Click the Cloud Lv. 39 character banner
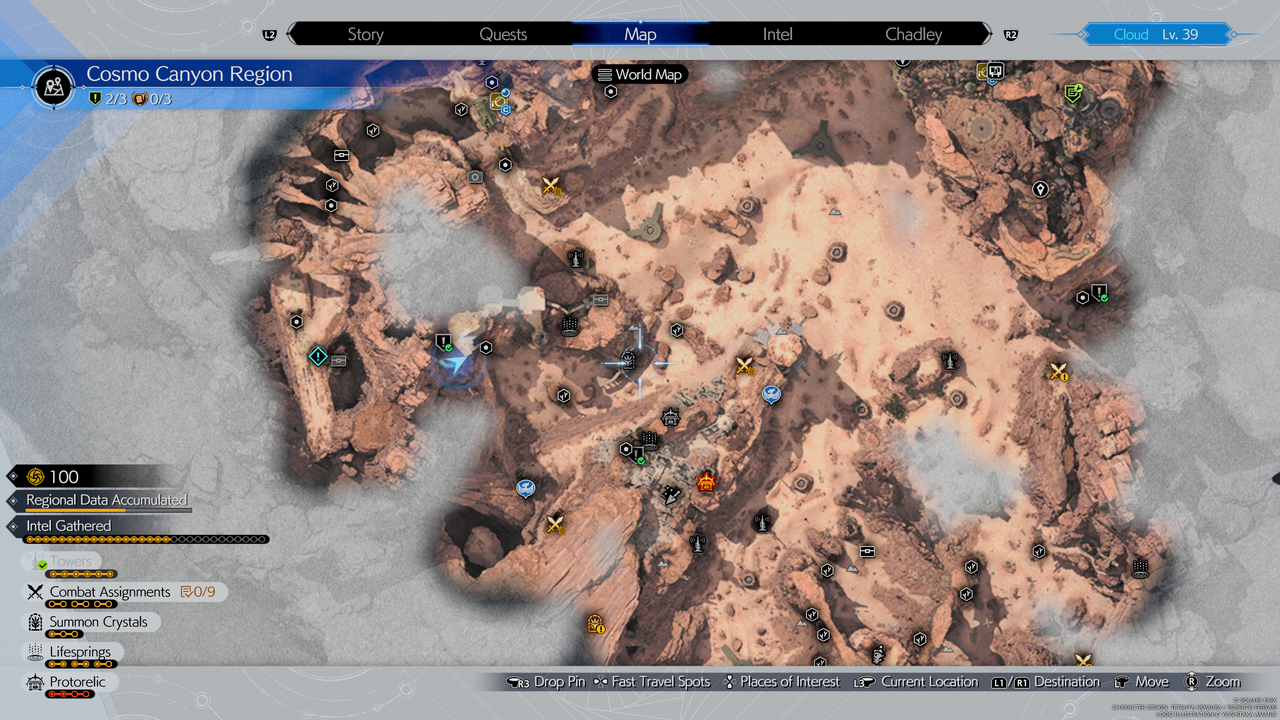The width and height of the screenshot is (1280, 720). coord(1155,33)
